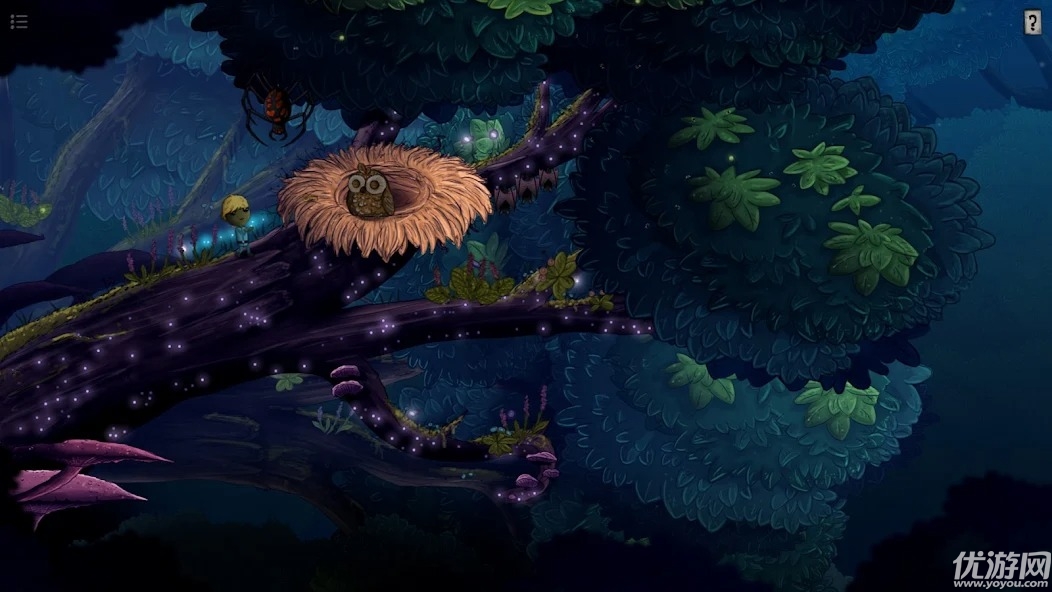
Task: Open the menu list icon
Action: coord(18,22)
